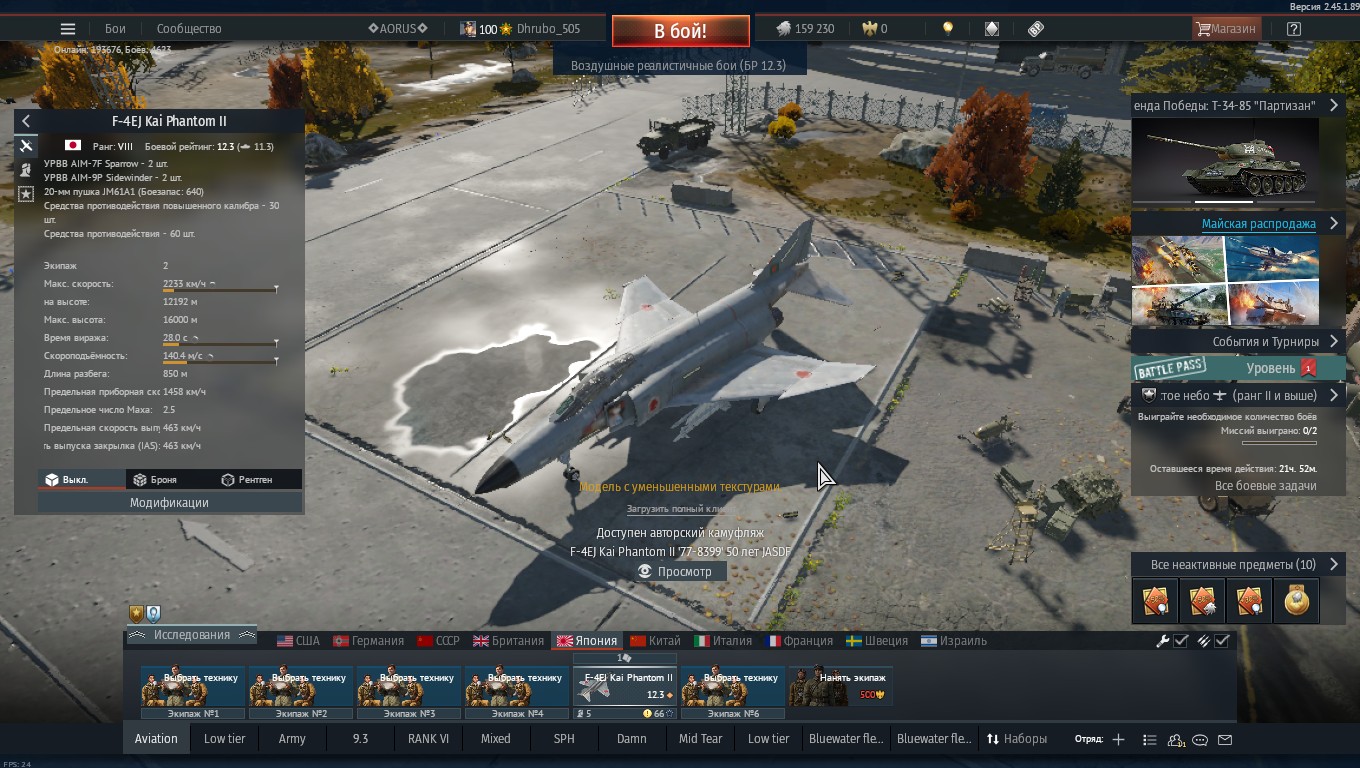Viewport: 1360px width, 768px height.
Task: Open the help question mark icon
Action: click(1294, 29)
